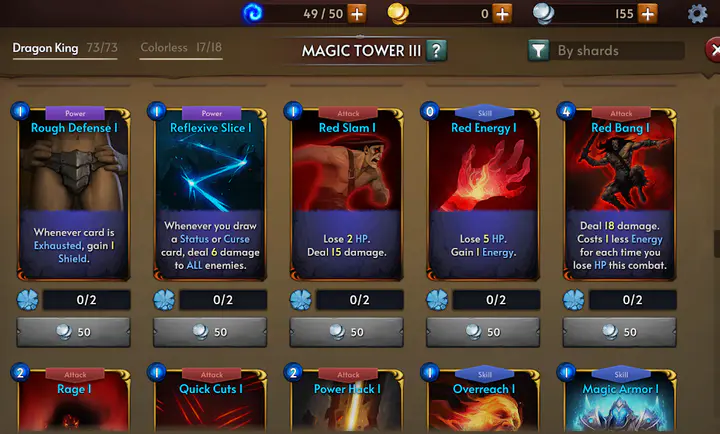This screenshot has width=720, height=434.
Task: Open the settings gear
Action: (697, 14)
